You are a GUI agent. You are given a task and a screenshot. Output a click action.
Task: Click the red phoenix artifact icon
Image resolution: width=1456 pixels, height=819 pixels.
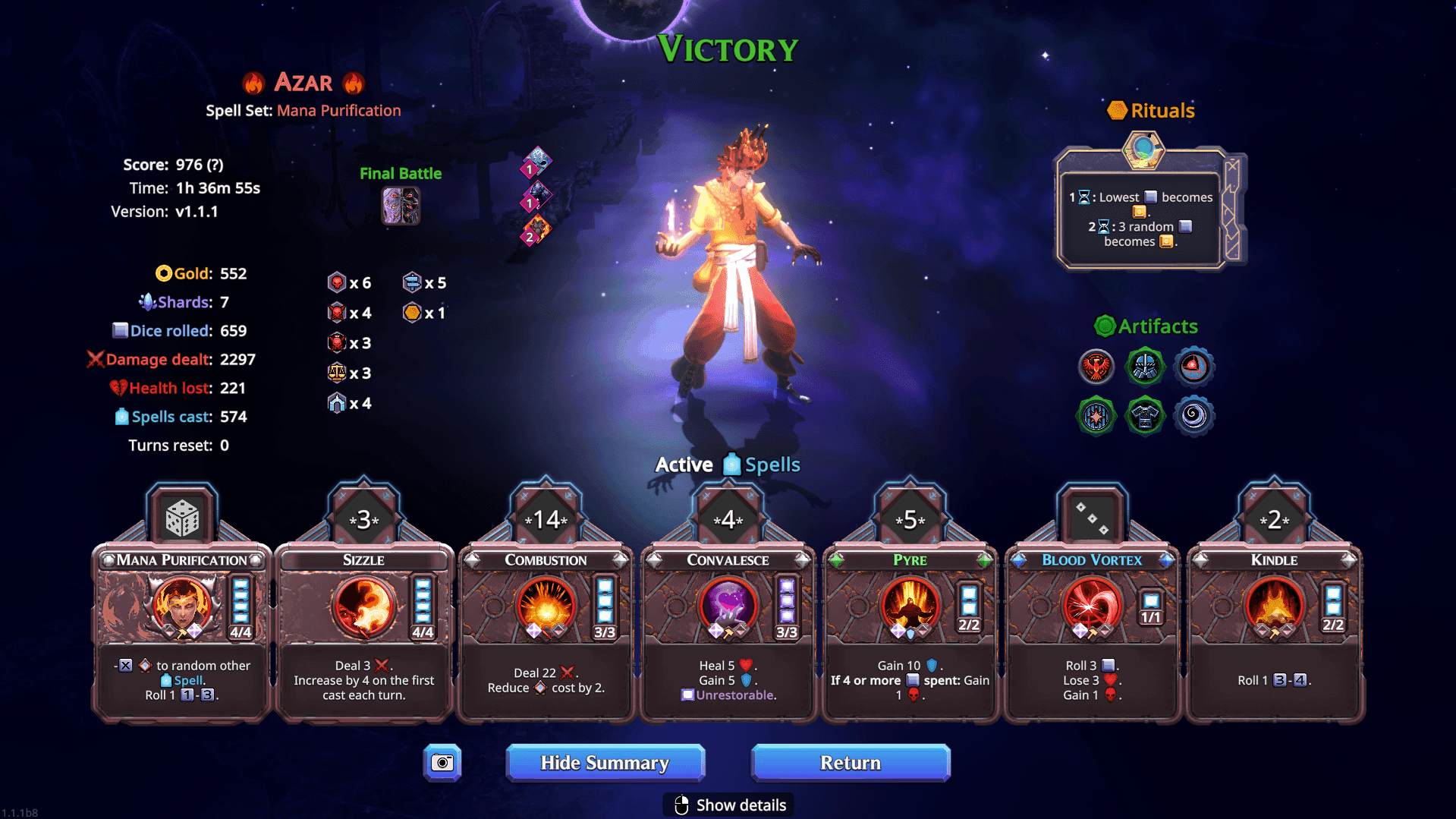click(x=1096, y=367)
